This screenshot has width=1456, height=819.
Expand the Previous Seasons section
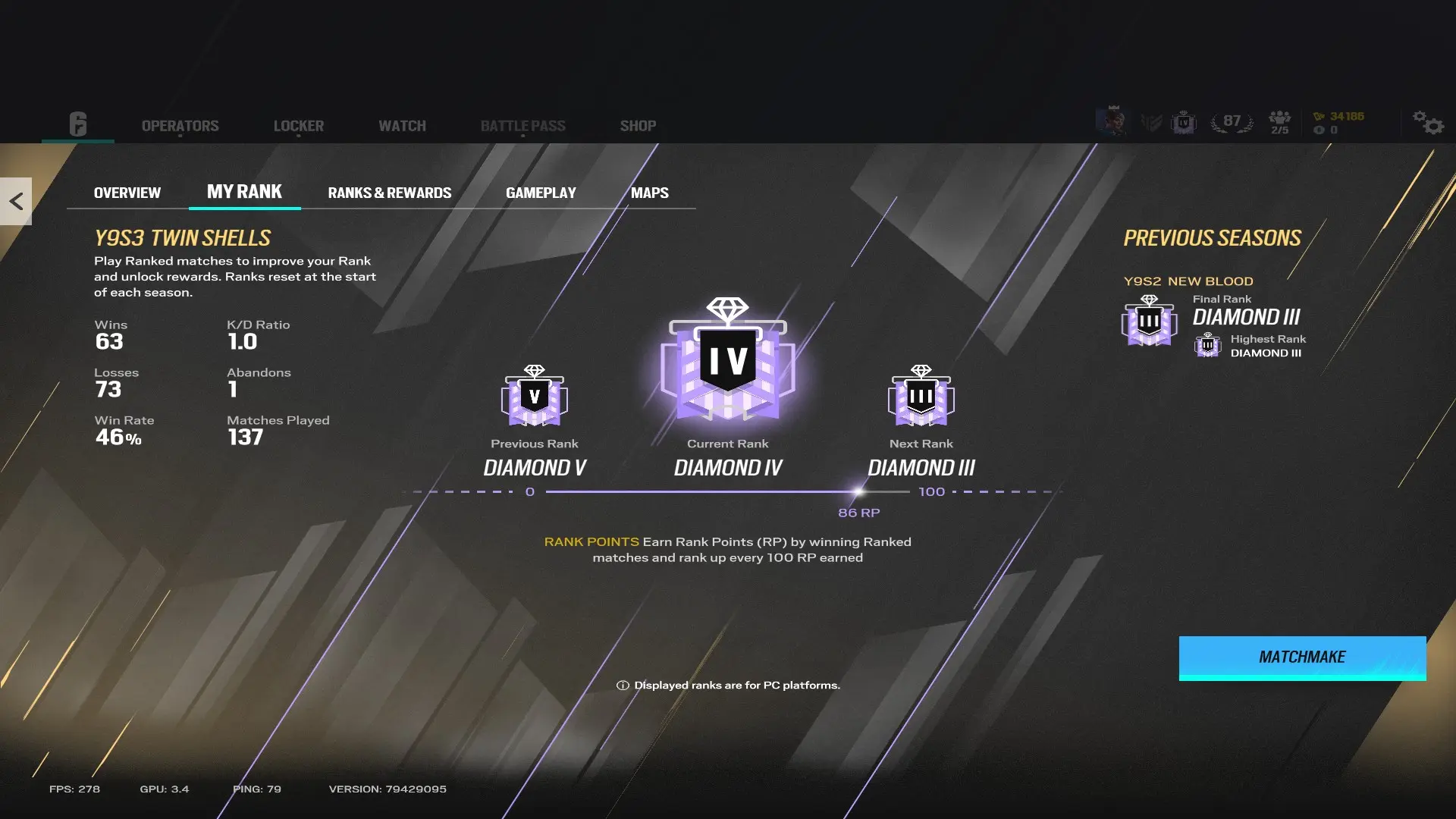1211,237
